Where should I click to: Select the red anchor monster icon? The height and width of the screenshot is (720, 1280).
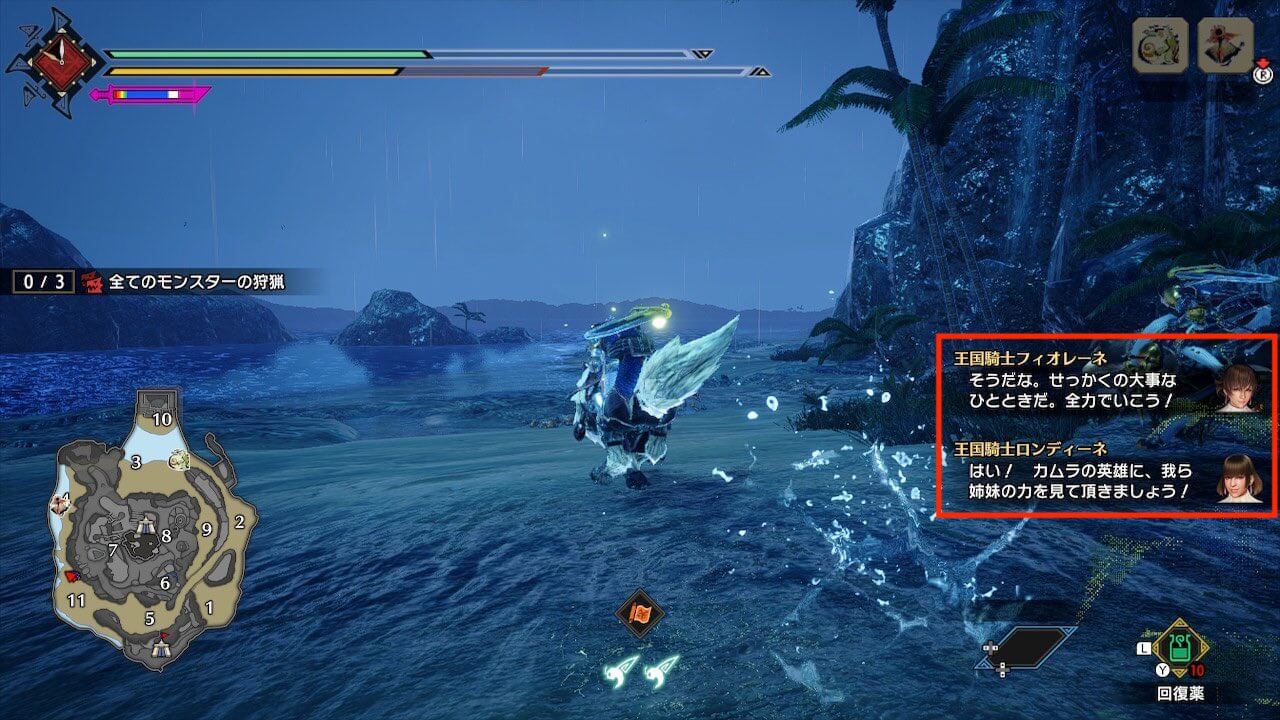coord(1225,45)
